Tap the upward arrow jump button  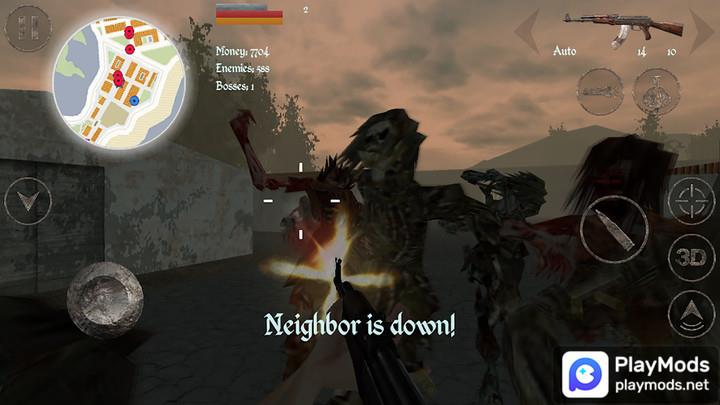pyautogui.click(x=691, y=313)
